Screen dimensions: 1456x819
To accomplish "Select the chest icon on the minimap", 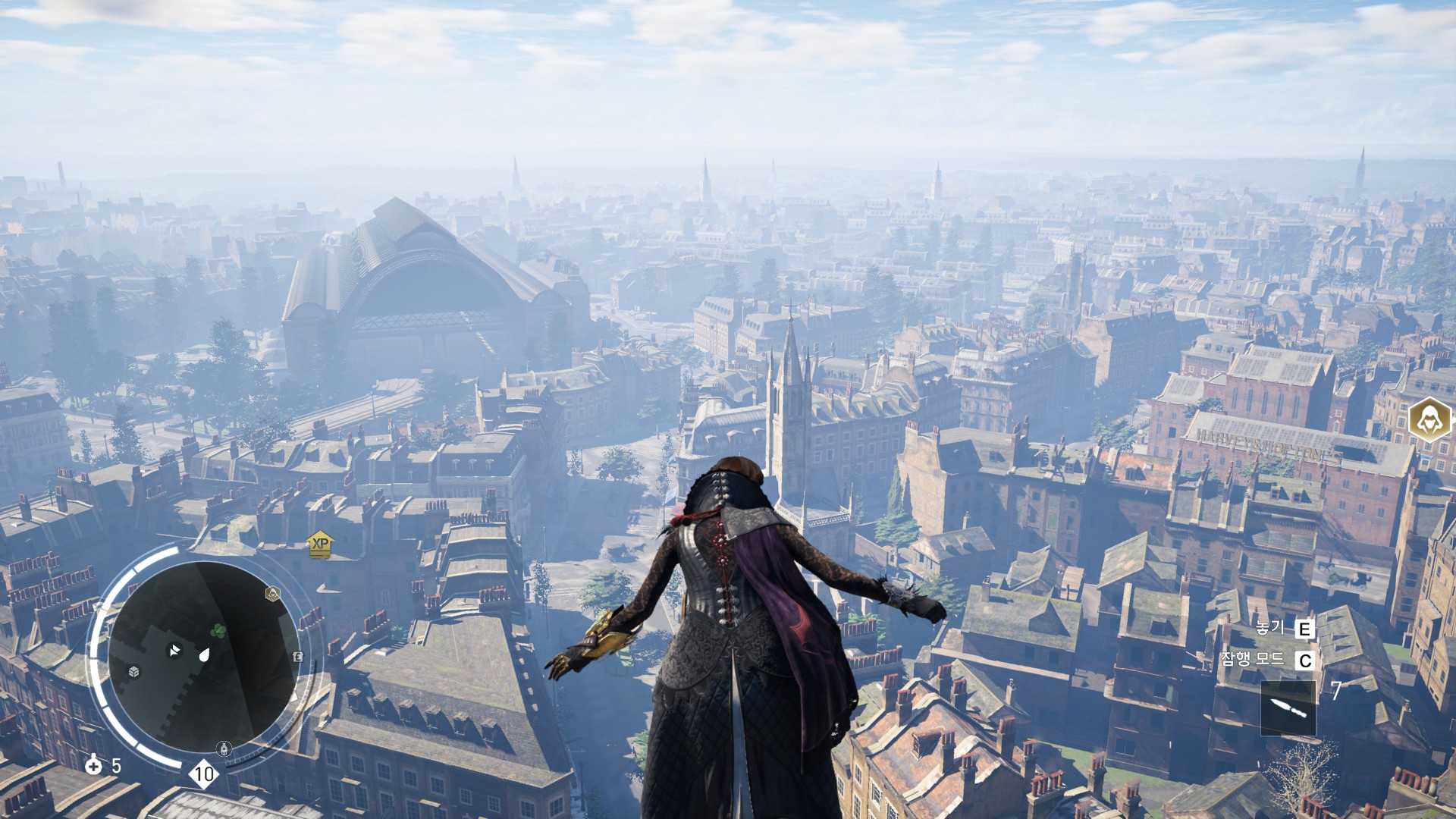I will 134,672.
